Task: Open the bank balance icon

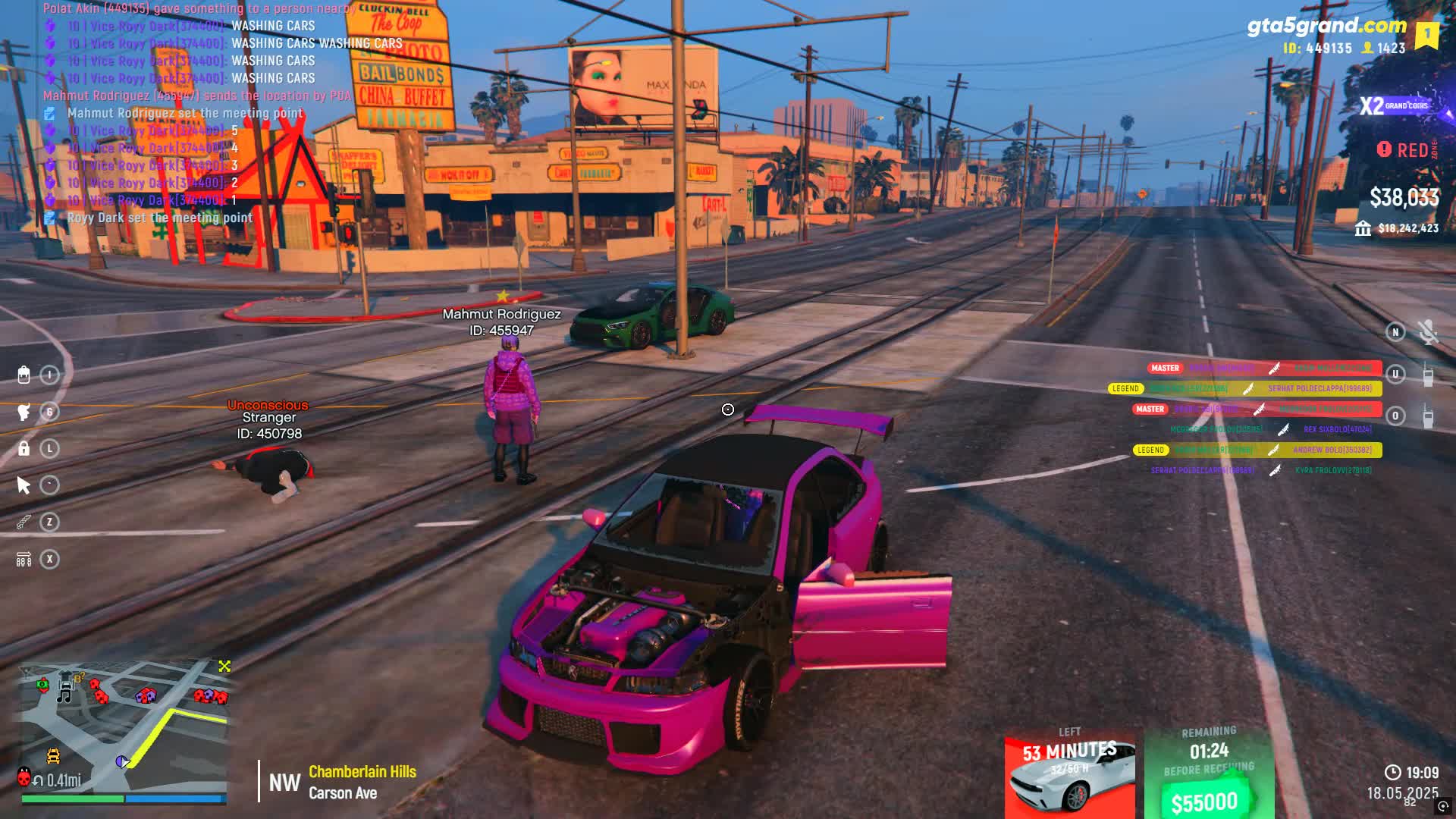Action: [x=1363, y=228]
